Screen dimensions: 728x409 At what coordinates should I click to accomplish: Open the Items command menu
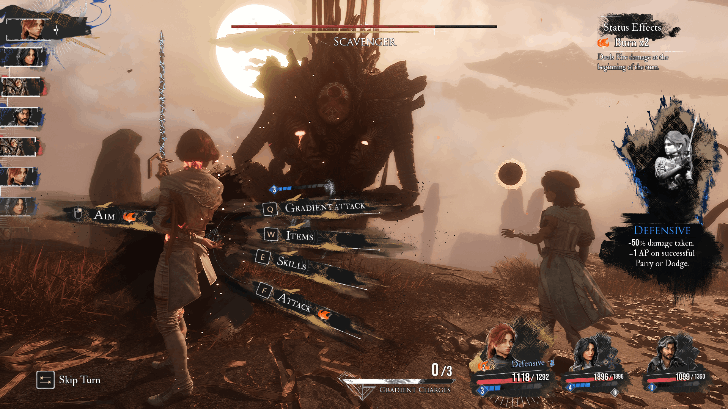click(300, 234)
